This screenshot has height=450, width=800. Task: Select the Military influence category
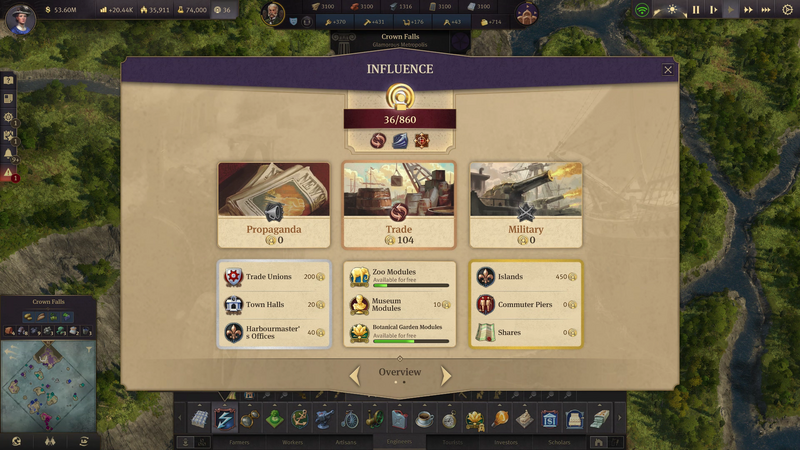tap(525, 205)
